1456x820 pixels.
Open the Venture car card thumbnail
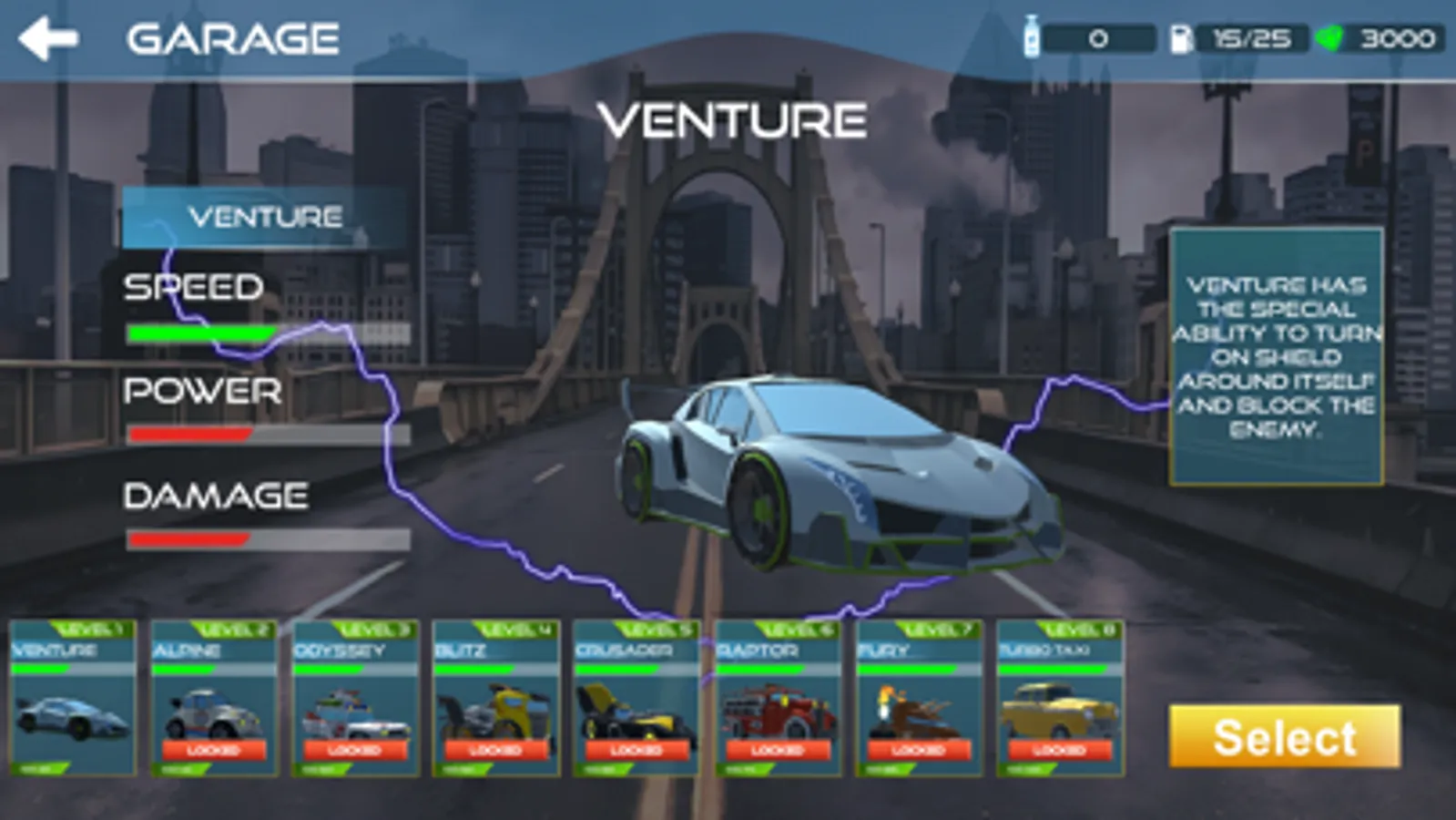(71, 720)
